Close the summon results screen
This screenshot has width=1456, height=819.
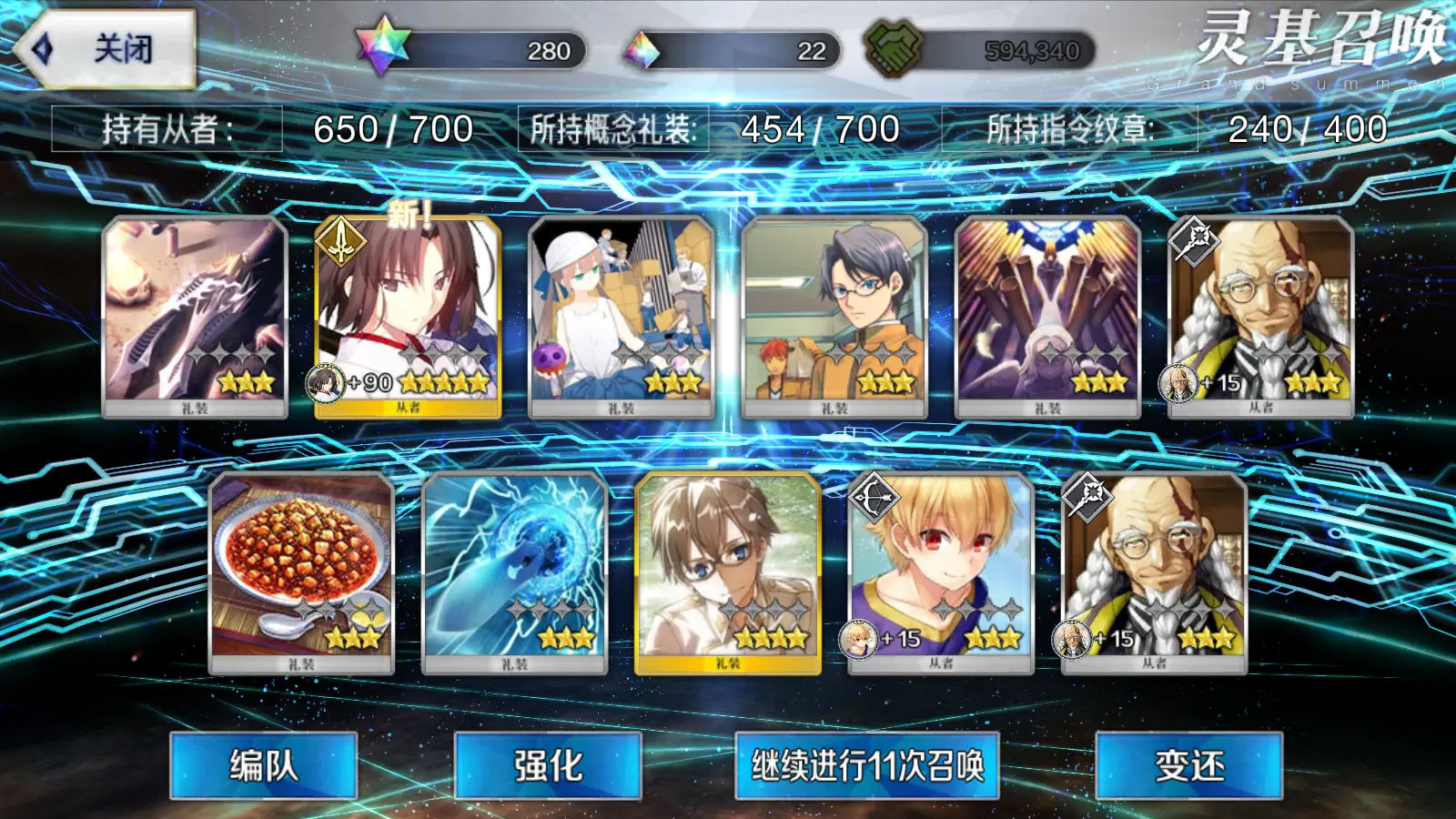(x=106, y=49)
